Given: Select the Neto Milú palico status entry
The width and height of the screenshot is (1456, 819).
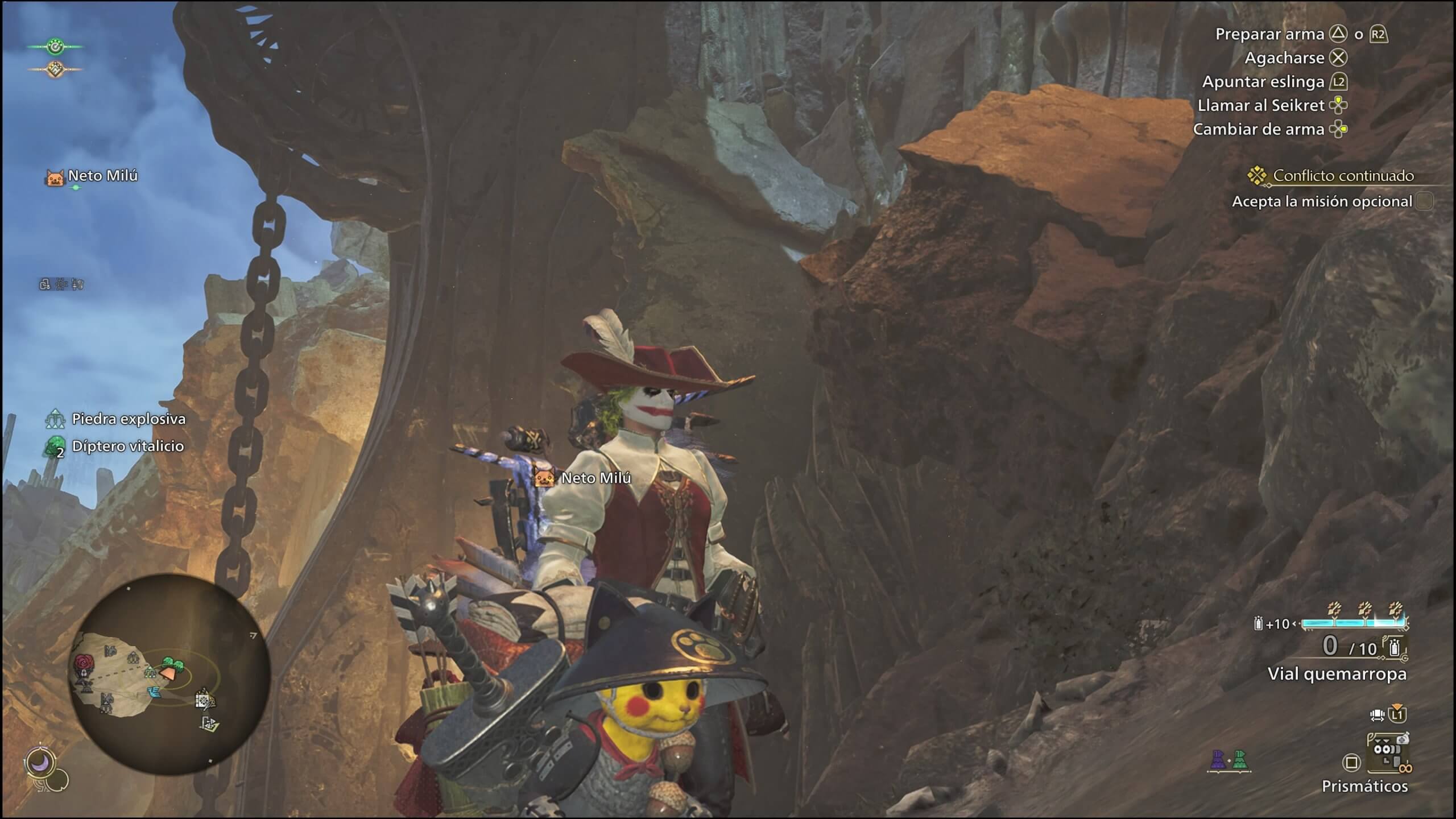Looking at the screenshot, I should tap(92, 177).
